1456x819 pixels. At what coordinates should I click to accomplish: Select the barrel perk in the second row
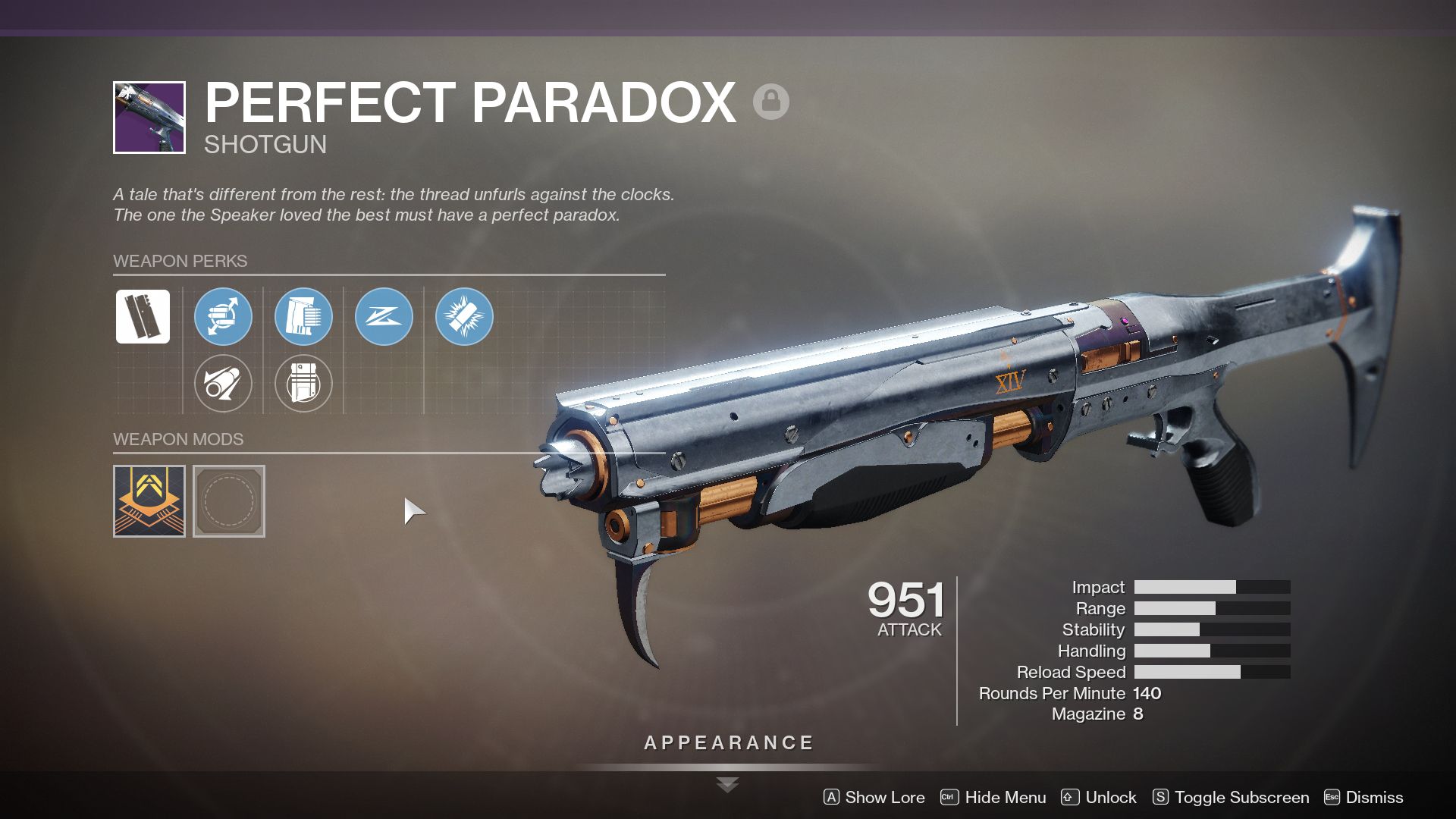click(x=223, y=384)
